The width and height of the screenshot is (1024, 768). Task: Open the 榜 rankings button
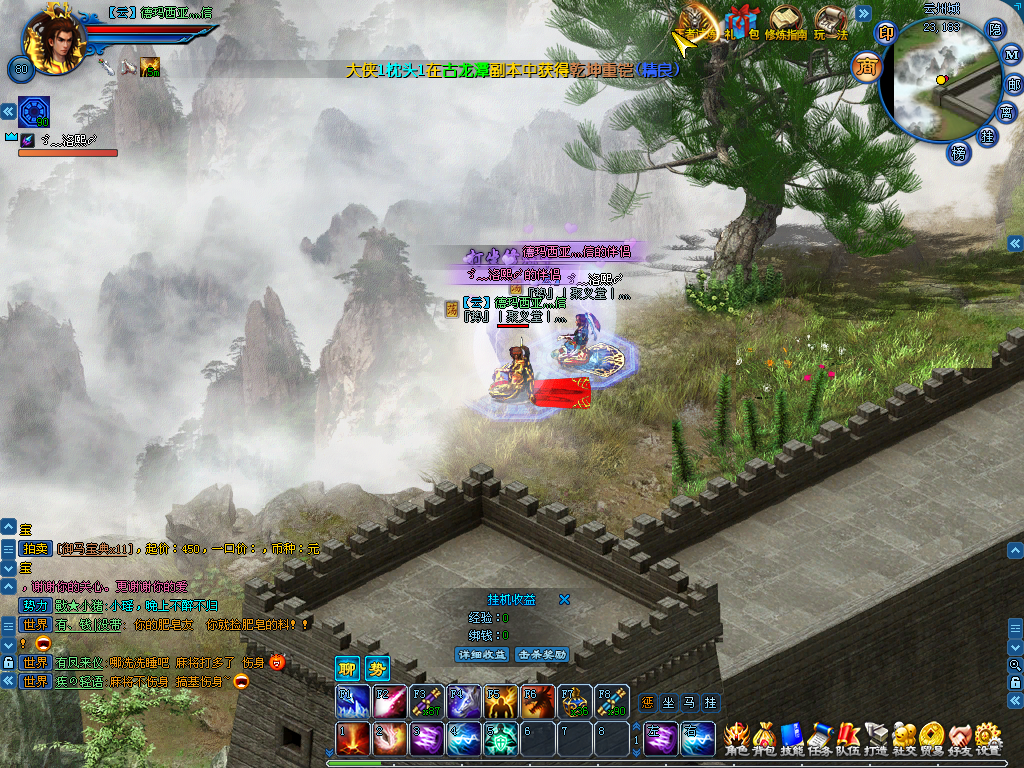point(959,153)
